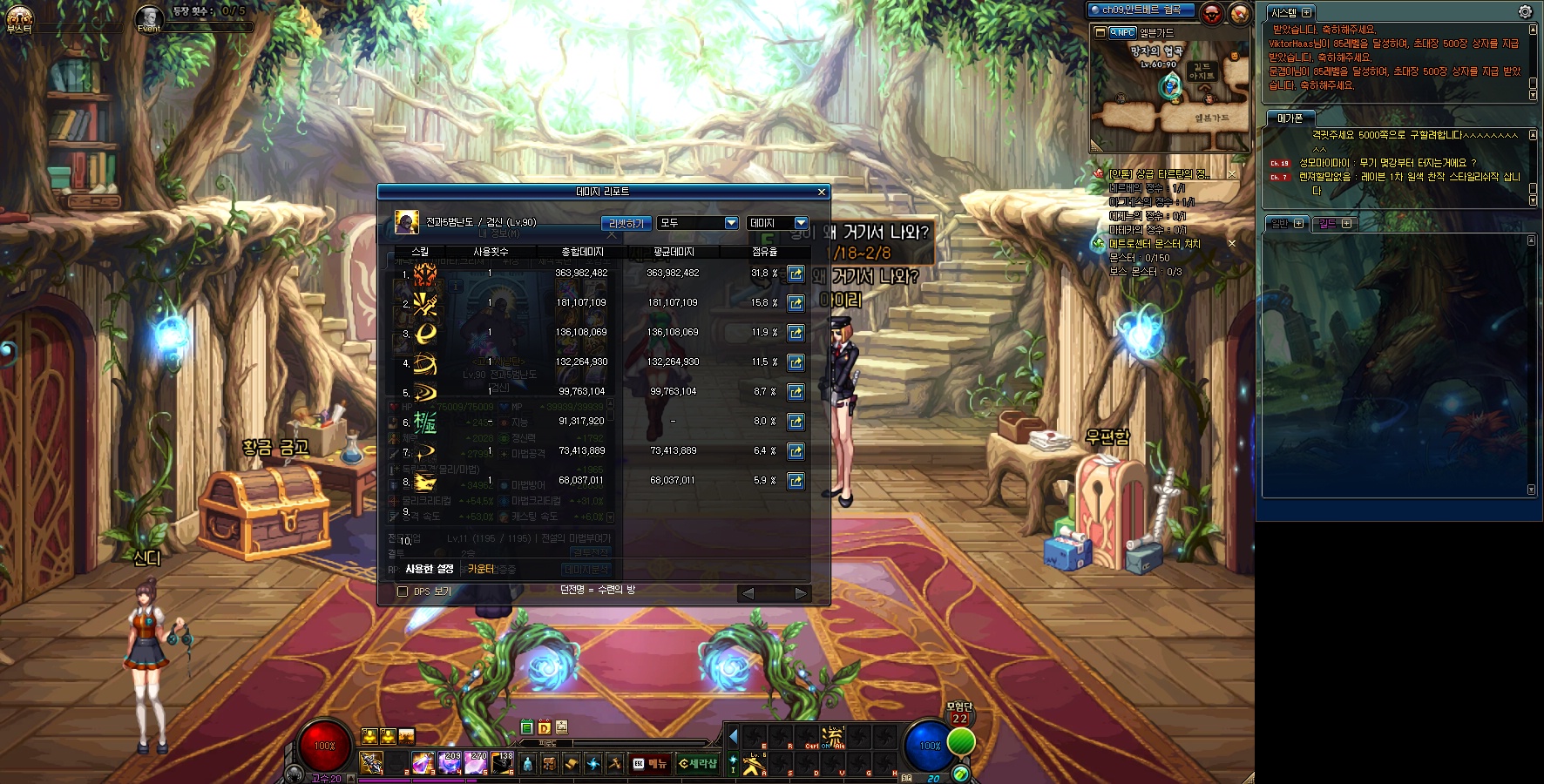Go to the next damage report page
The width and height of the screenshot is (1544, 784).
(x=801, y=593)
